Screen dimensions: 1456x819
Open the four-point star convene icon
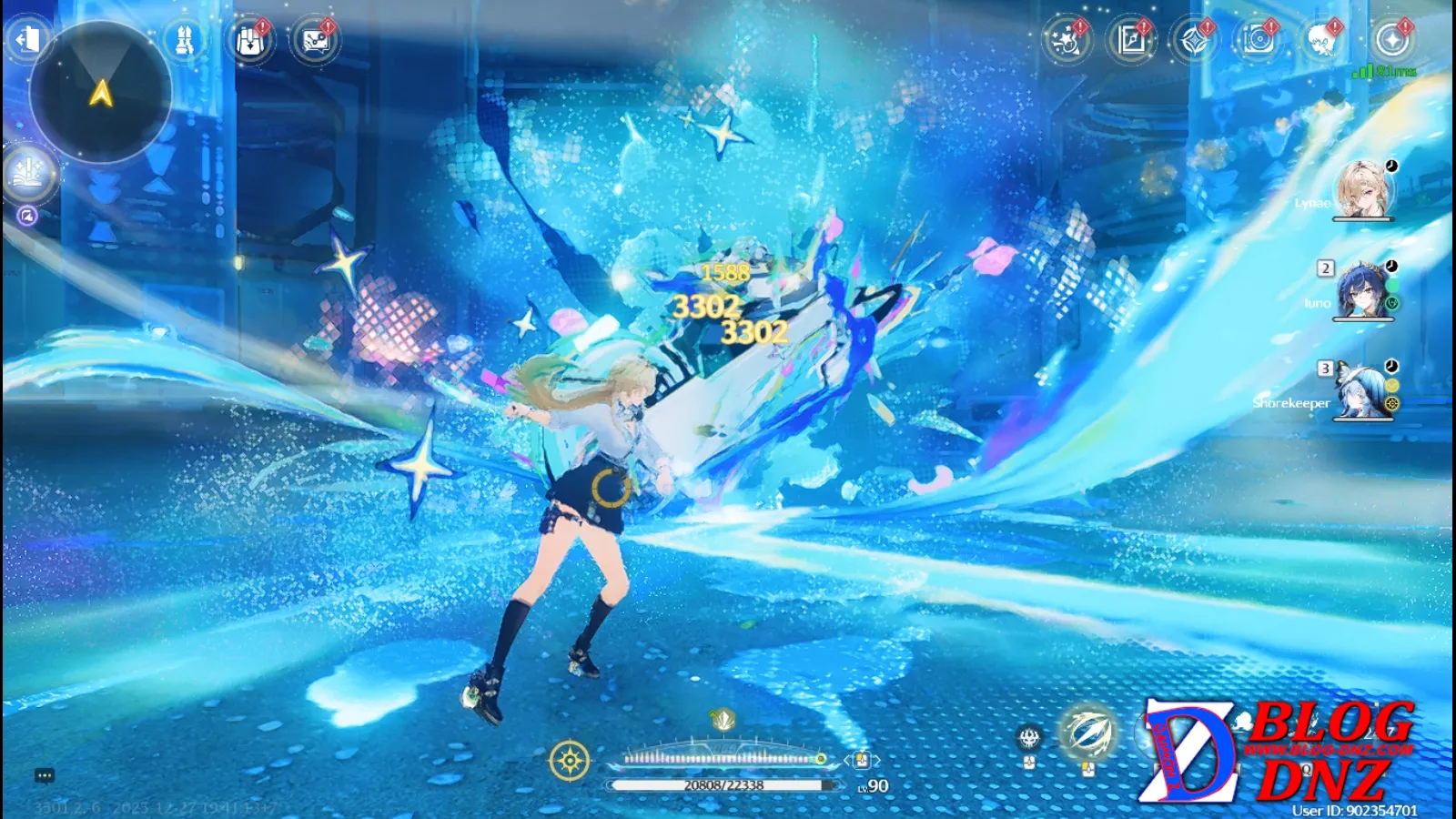pos(1194,40)
